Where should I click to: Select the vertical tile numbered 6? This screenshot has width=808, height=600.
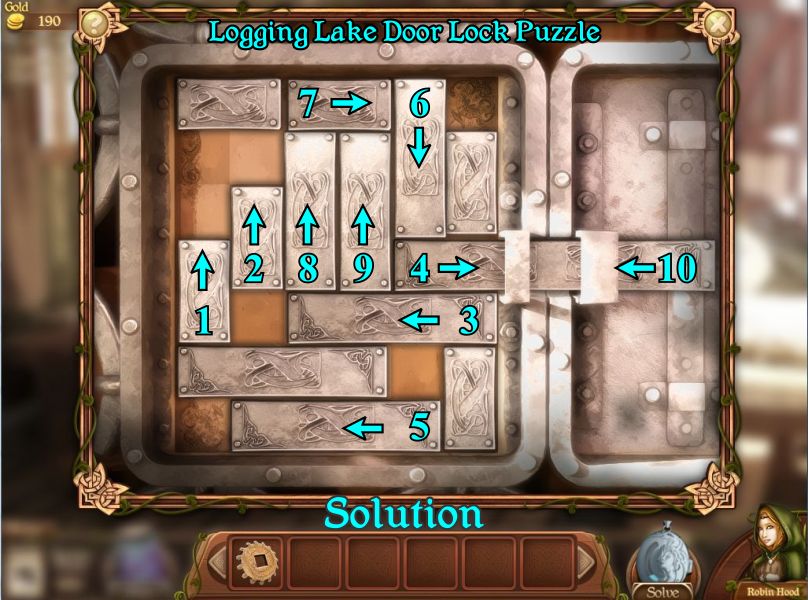418,136
